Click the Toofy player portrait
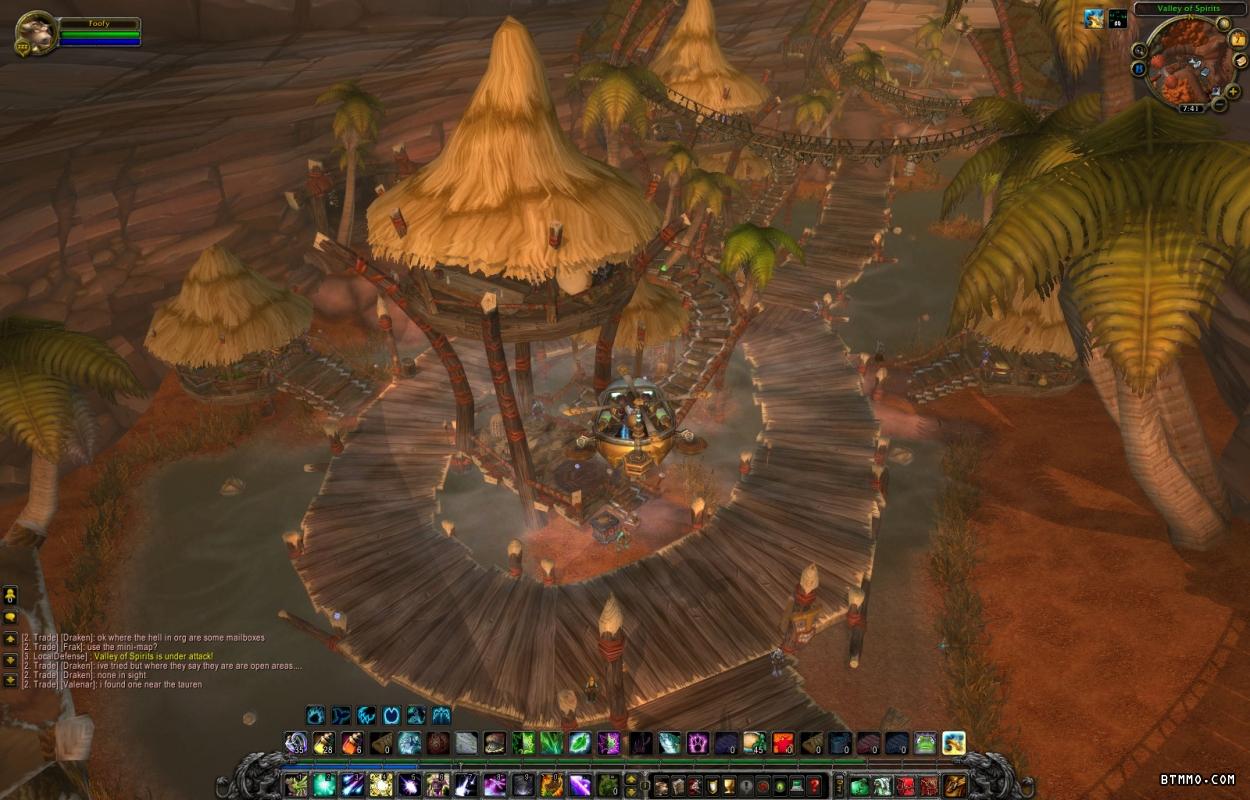Screen dimensions: 1250x800 (36, 33)
